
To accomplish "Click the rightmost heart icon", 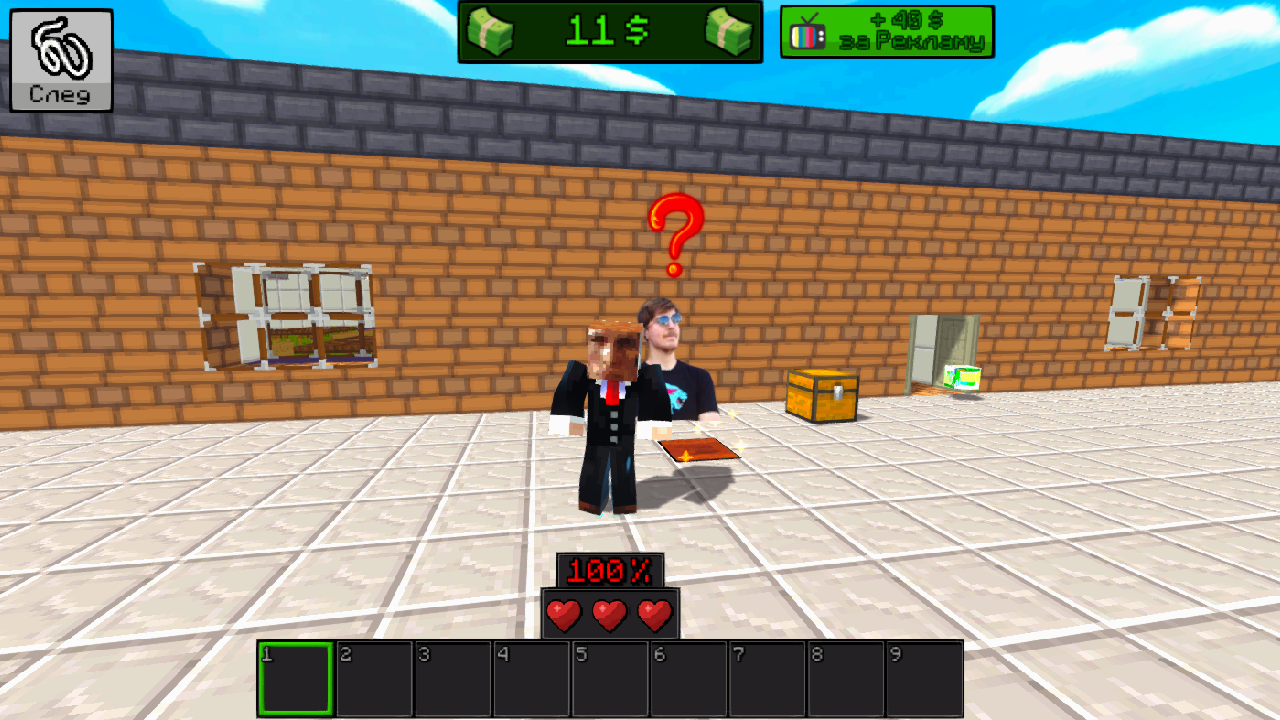I will [656, 613].
